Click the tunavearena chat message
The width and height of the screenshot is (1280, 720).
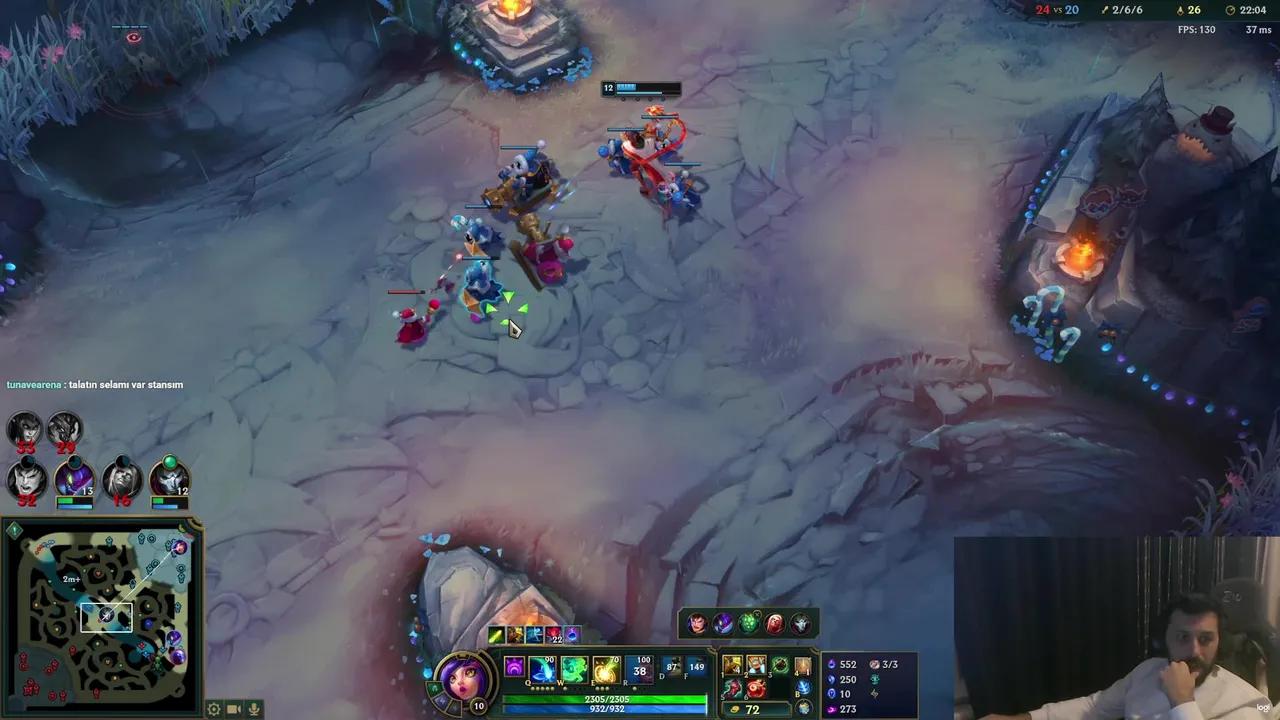coord(95,384)
